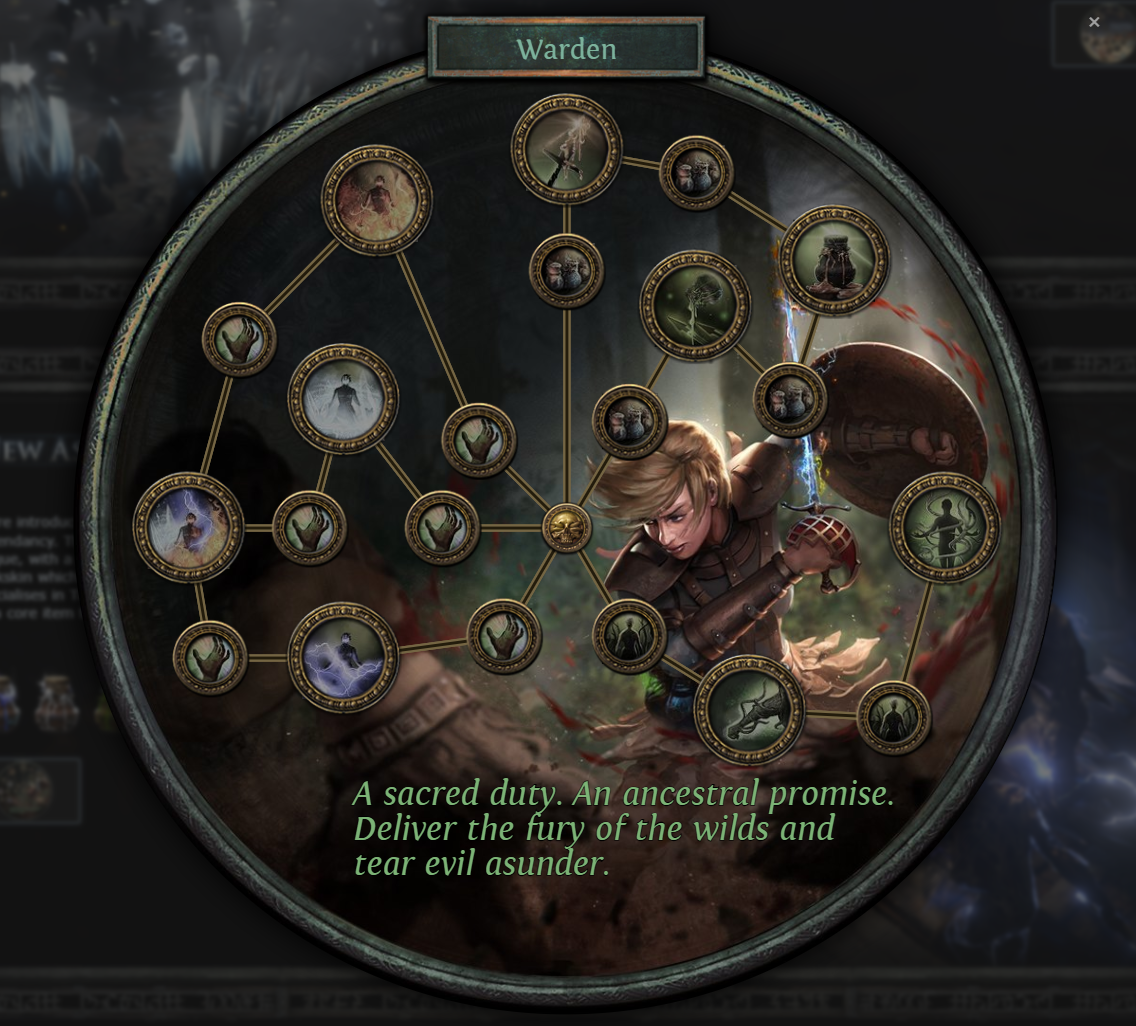Close the Warden ascendancy overlay

(1094, 22)
